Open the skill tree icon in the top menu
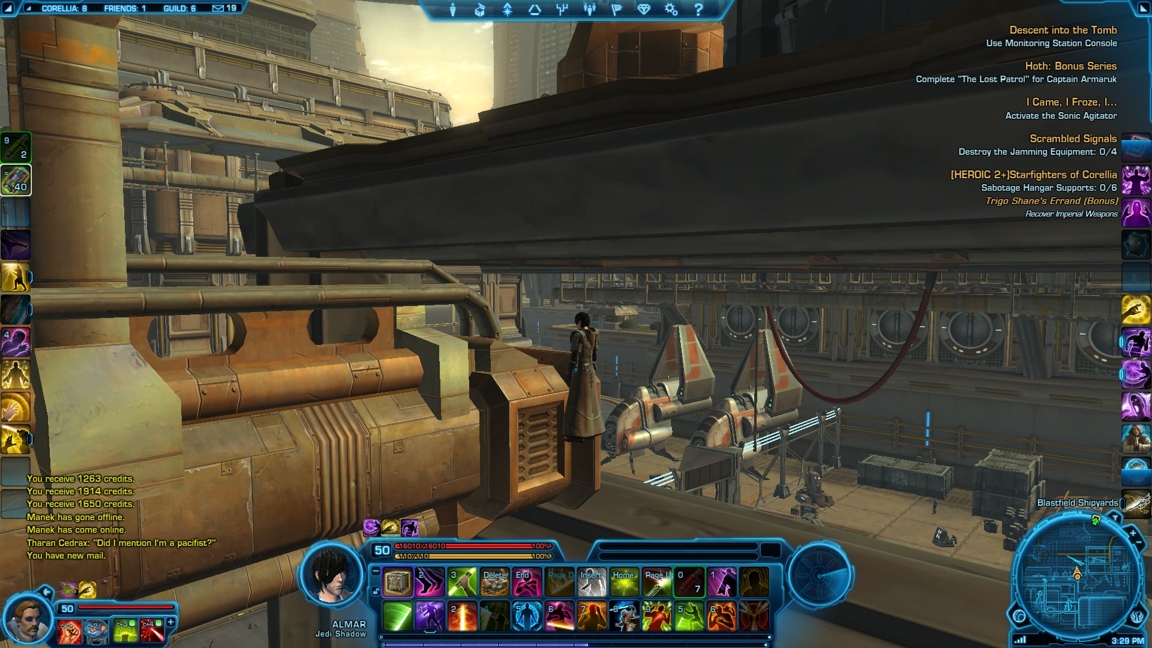Screen dimensions: 1152x648 561,10
